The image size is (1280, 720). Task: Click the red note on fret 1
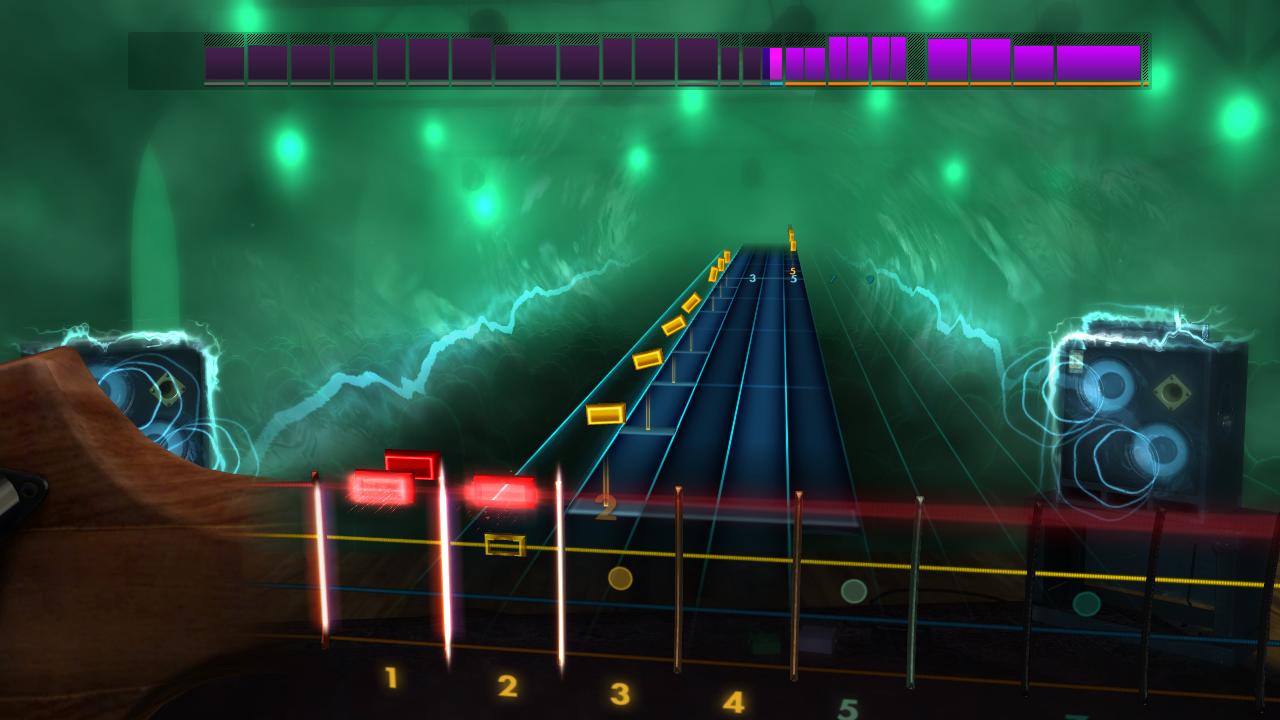click(385, 490)
